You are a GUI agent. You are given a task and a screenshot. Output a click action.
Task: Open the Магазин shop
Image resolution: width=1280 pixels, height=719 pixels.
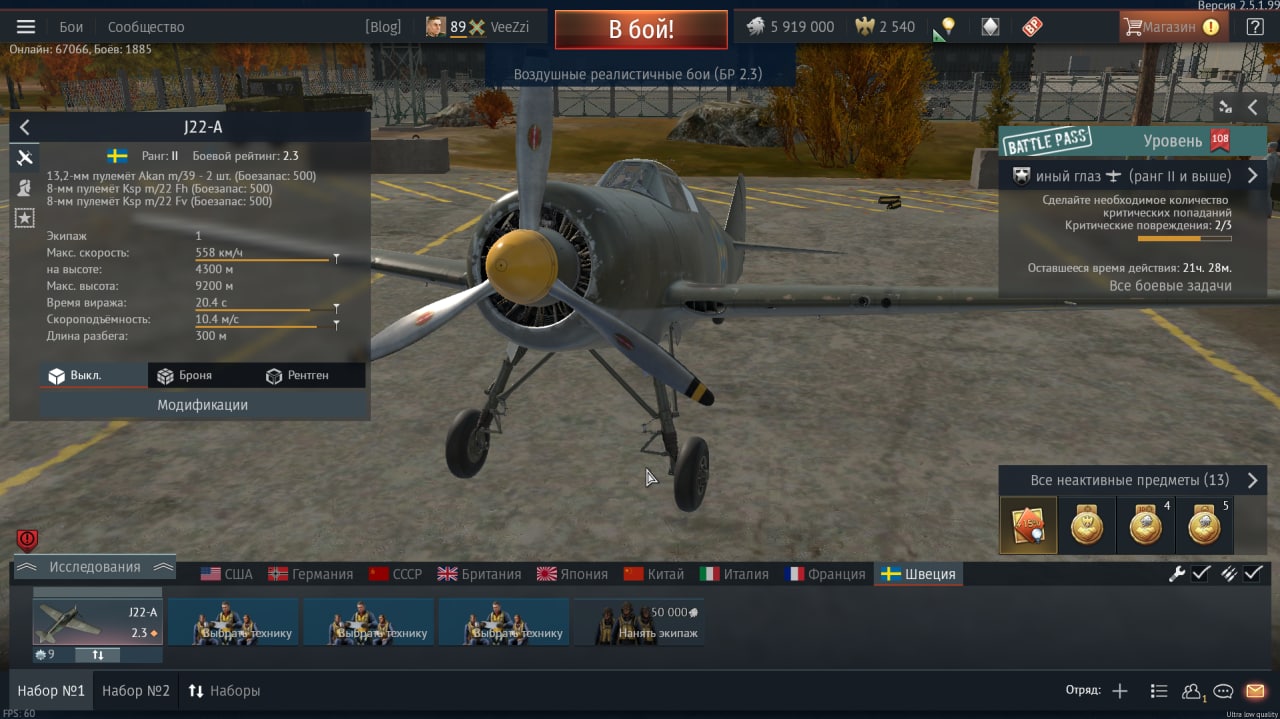(1172, 27)
